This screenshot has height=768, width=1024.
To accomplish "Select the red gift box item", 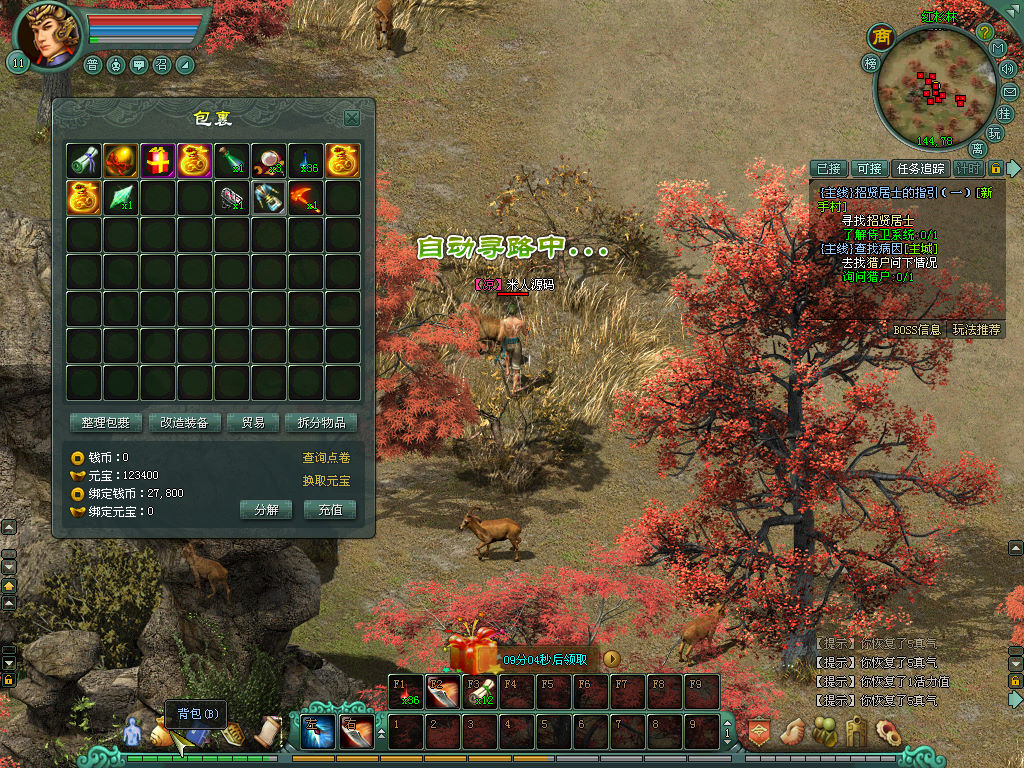I will tap(158, 160).
